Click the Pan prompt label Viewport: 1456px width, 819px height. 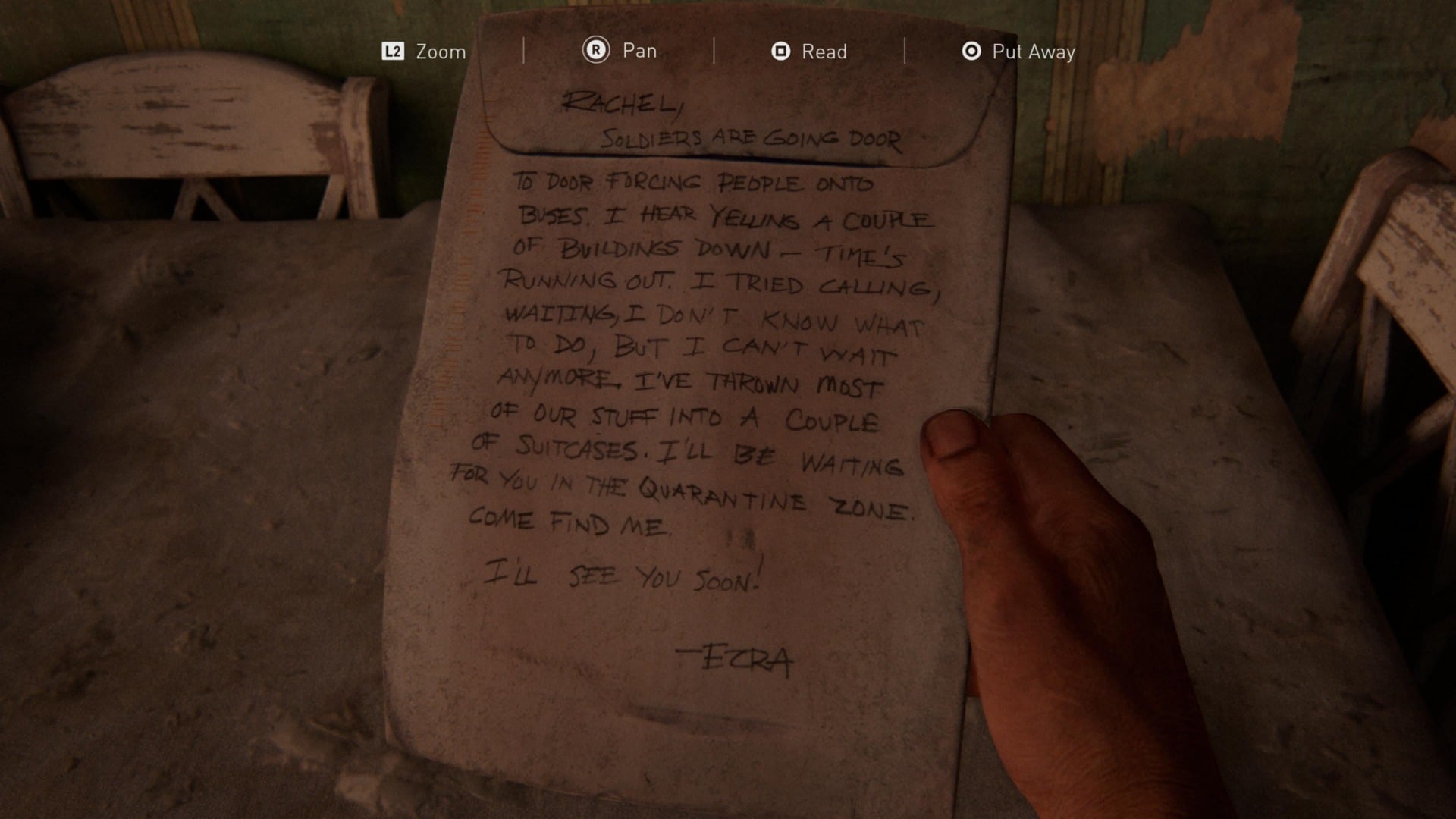(639, 52)
